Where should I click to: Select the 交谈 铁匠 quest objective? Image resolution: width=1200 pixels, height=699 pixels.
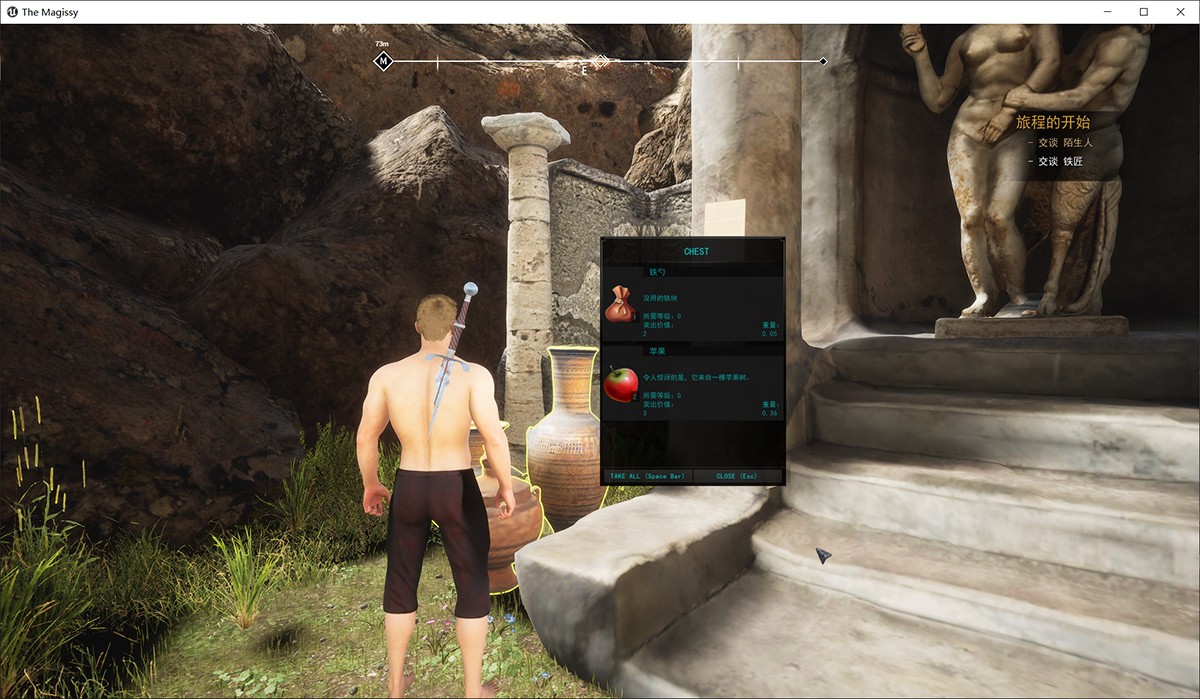(x=1060, y=161)
